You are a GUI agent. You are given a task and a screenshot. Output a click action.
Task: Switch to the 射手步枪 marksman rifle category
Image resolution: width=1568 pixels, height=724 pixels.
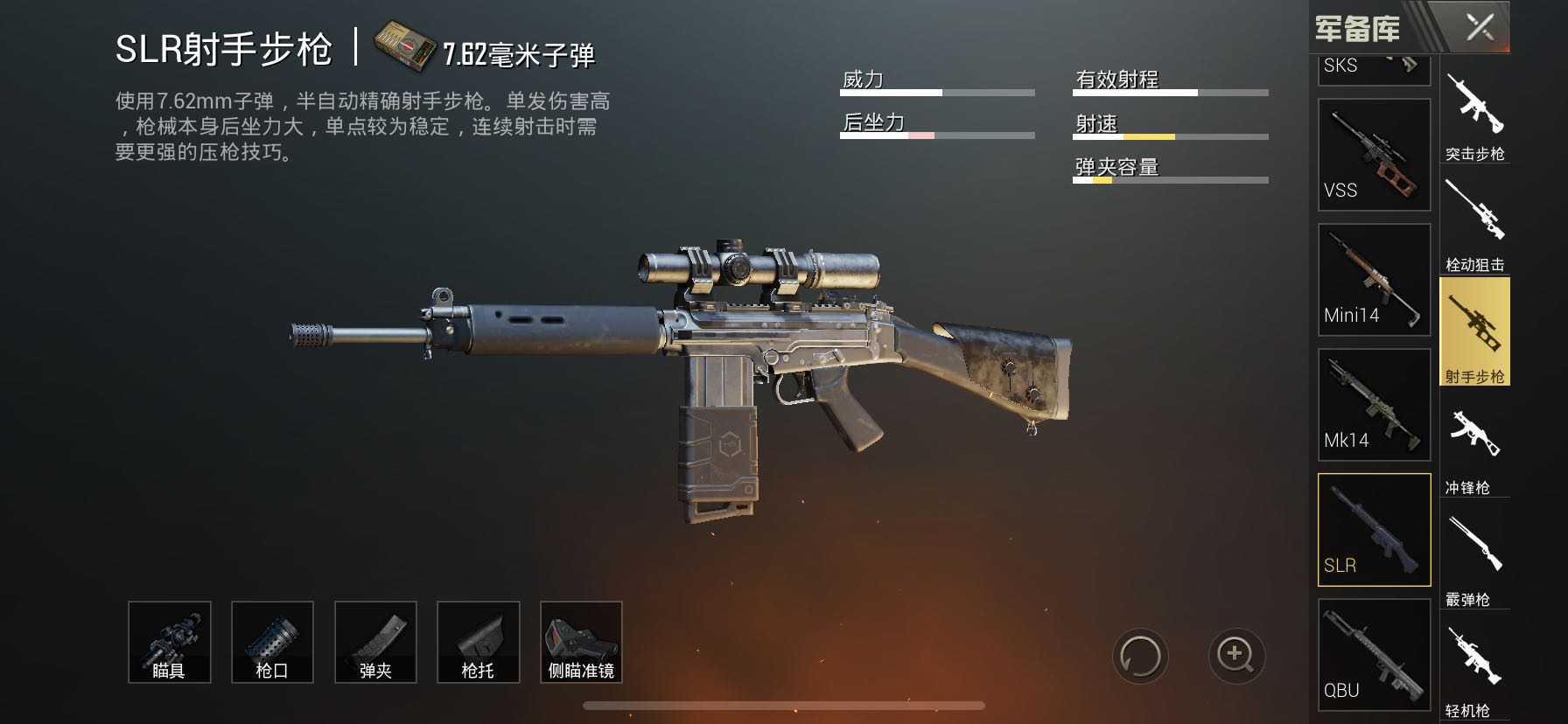pyautogui.click(x=1474, y=332)
